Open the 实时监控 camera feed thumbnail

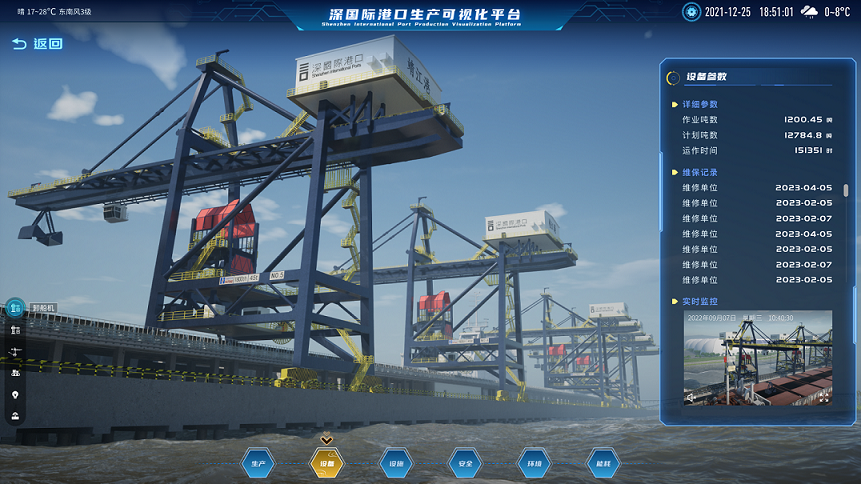(757, 358)
